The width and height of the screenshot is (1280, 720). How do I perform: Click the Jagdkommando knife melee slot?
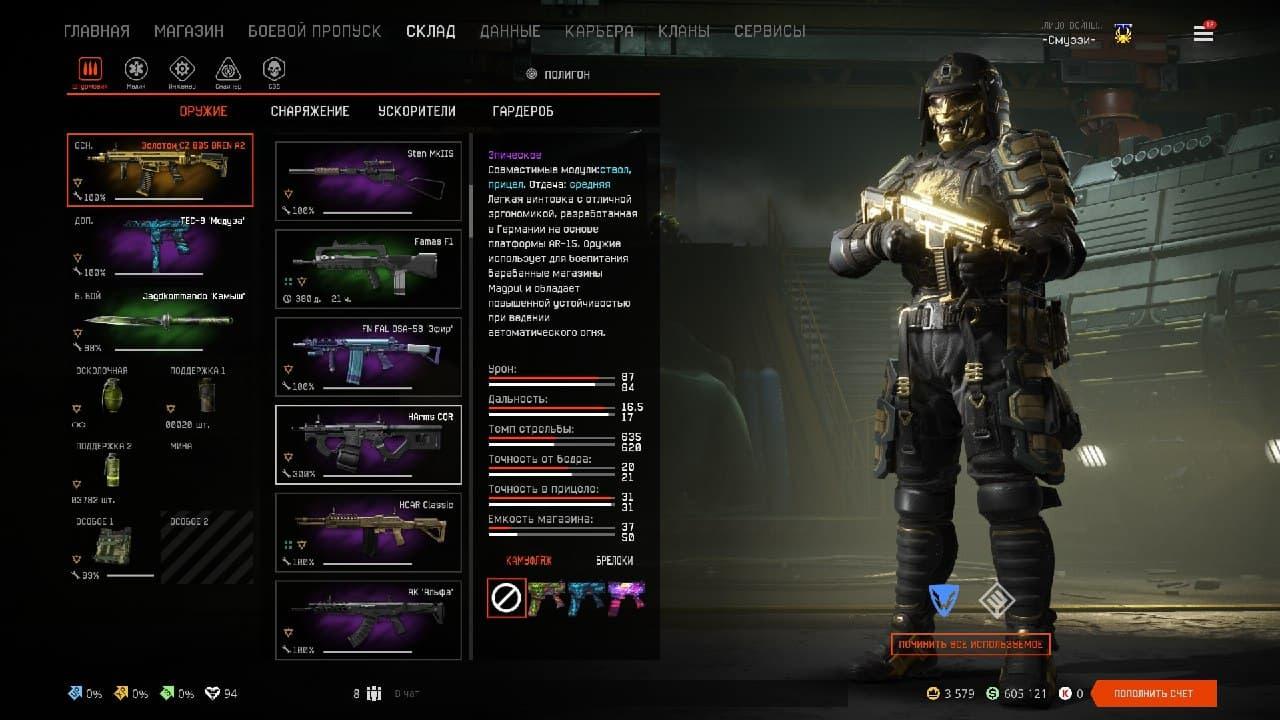pos(160,322)
